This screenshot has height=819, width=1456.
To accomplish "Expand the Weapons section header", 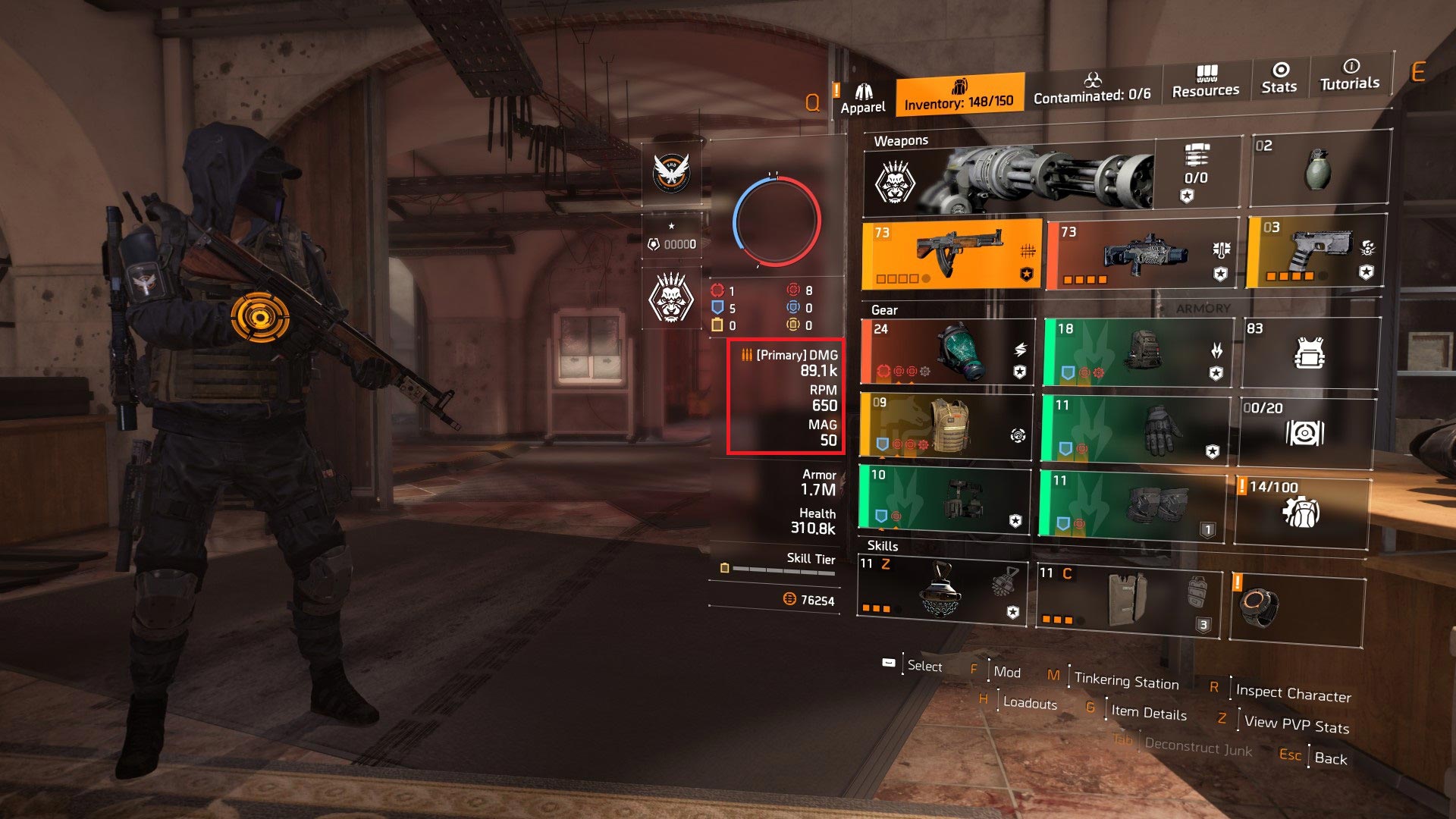I will click(x=902, y=140).
